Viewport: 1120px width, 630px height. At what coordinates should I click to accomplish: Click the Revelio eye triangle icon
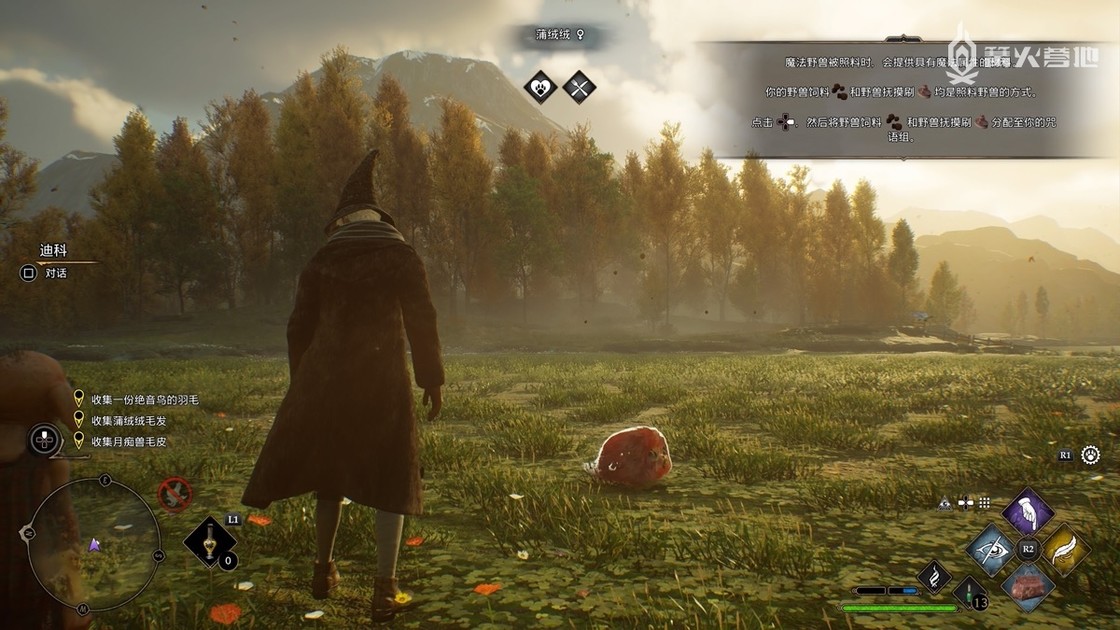point(944,503)
